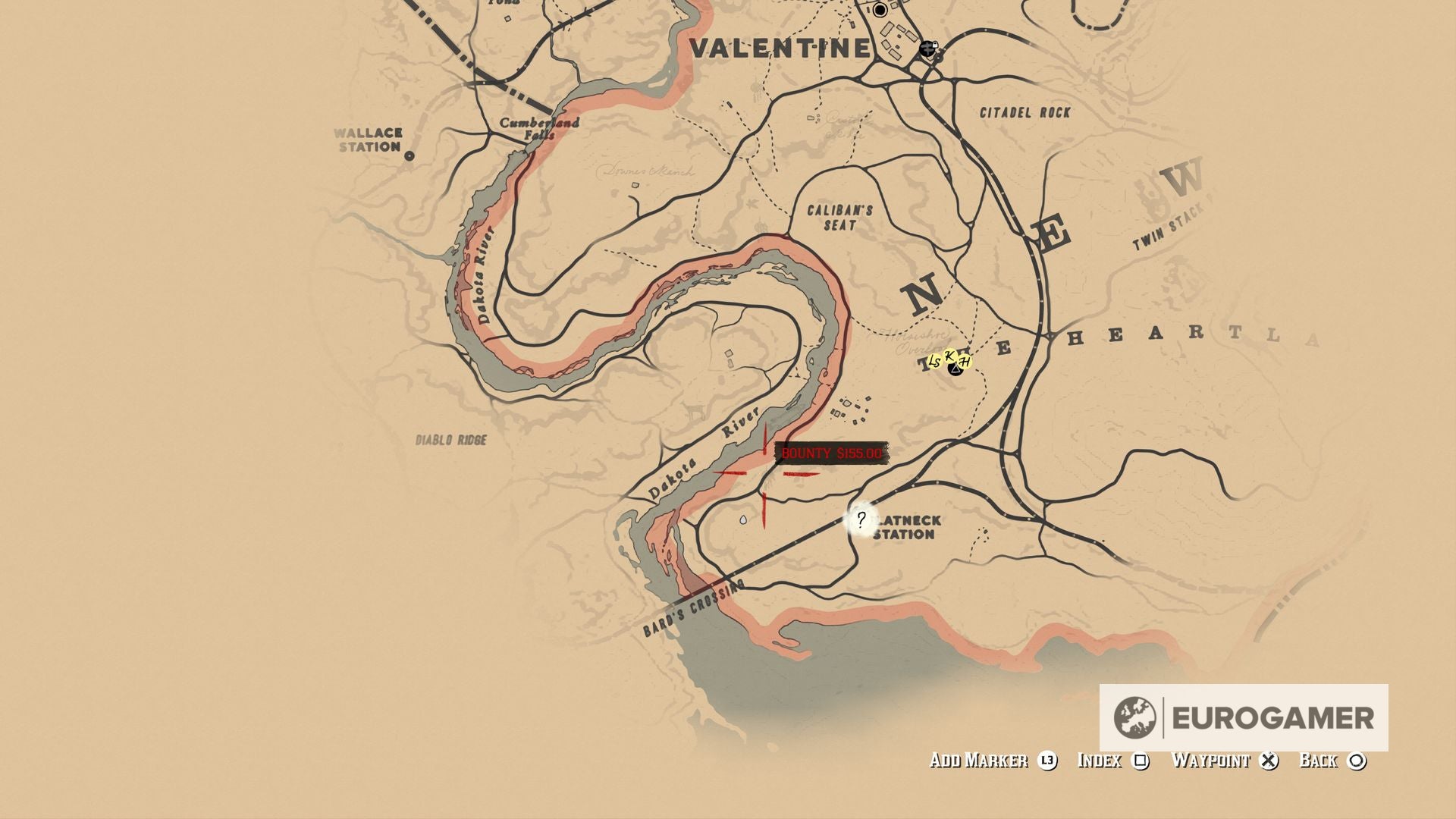Click the Citadel Rock label
This screenshot has width=1456, height=819.
(x=1025, y=112)
